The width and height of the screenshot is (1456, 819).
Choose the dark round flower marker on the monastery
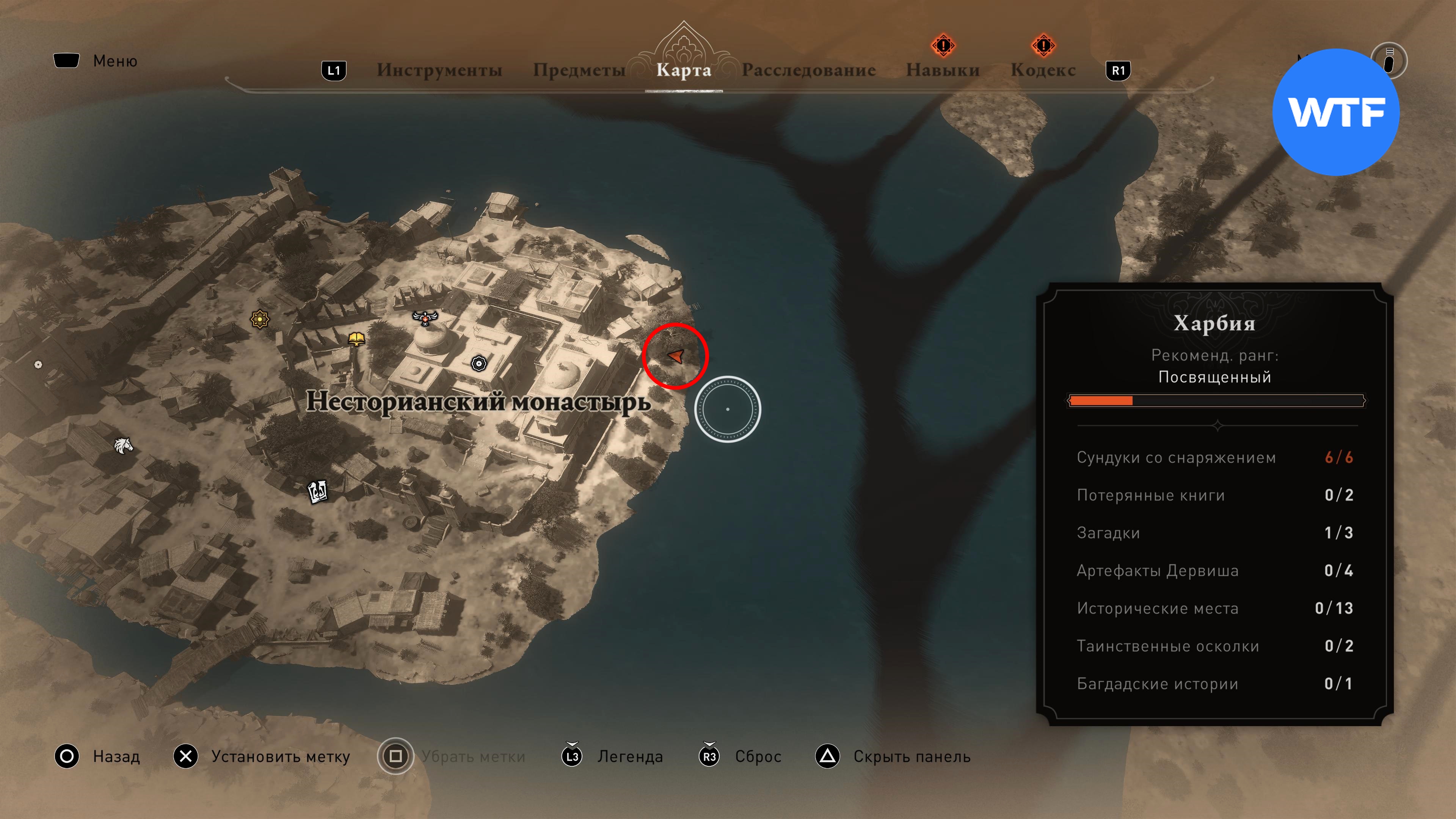click(x=479, y=363)
